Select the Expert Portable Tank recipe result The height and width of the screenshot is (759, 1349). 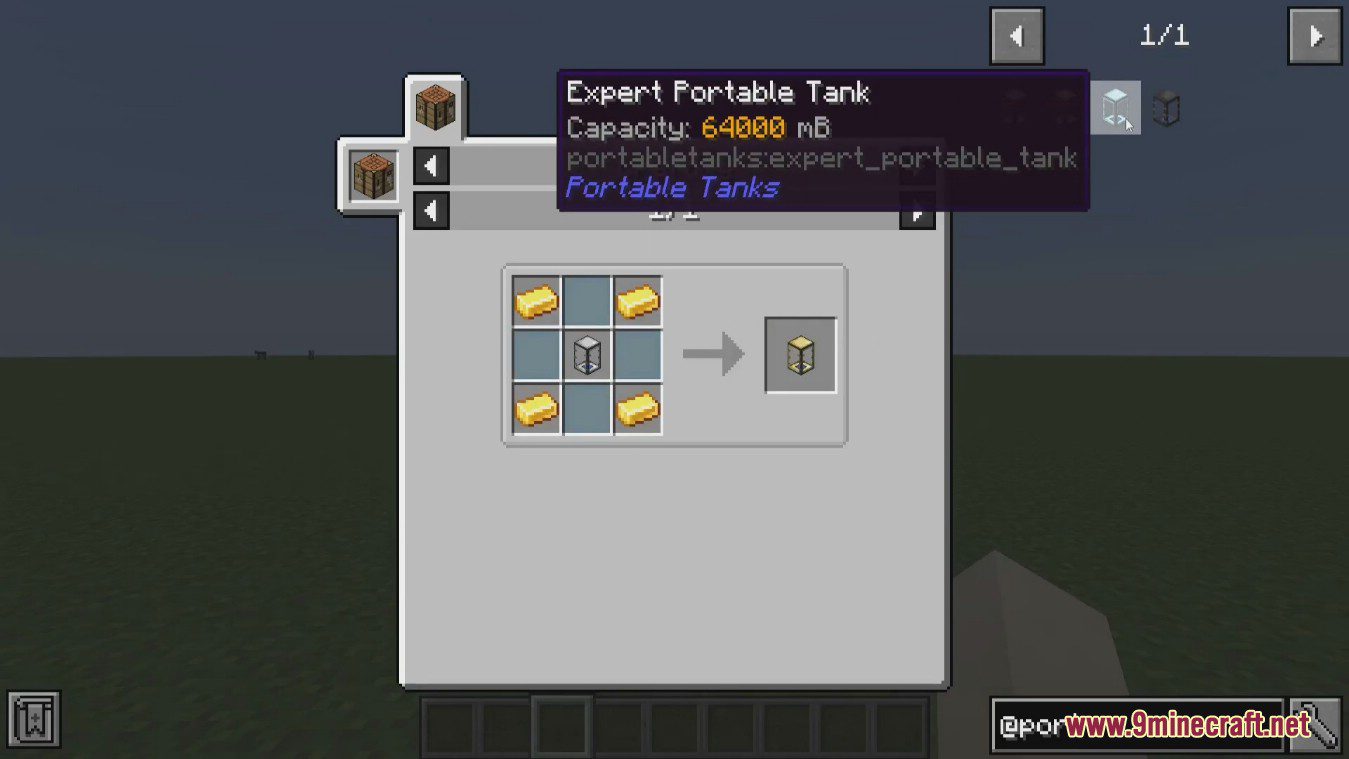[799, 353]
